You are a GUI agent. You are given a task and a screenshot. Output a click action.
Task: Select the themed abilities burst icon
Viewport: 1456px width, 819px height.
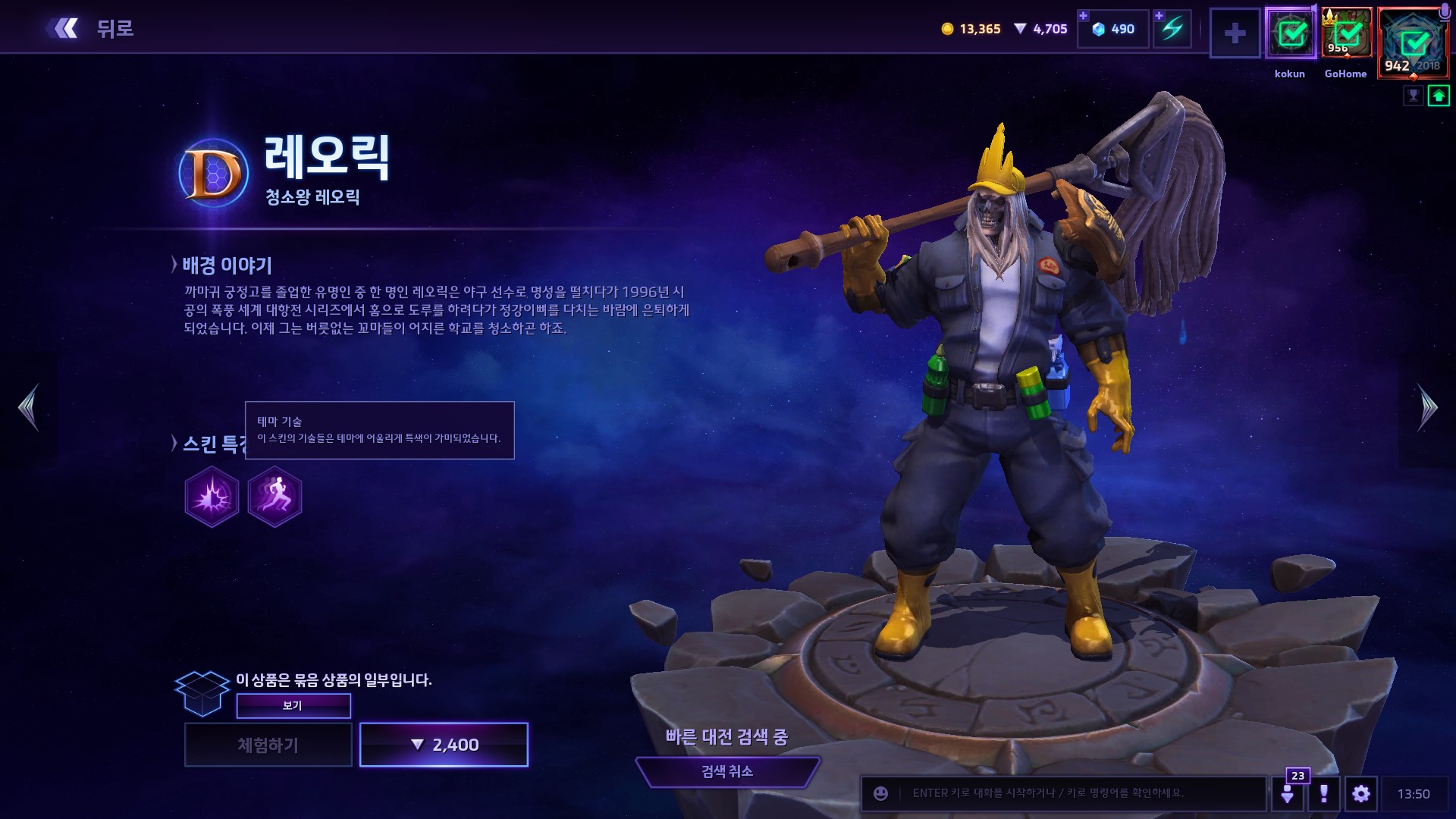(x=212, y=497)
